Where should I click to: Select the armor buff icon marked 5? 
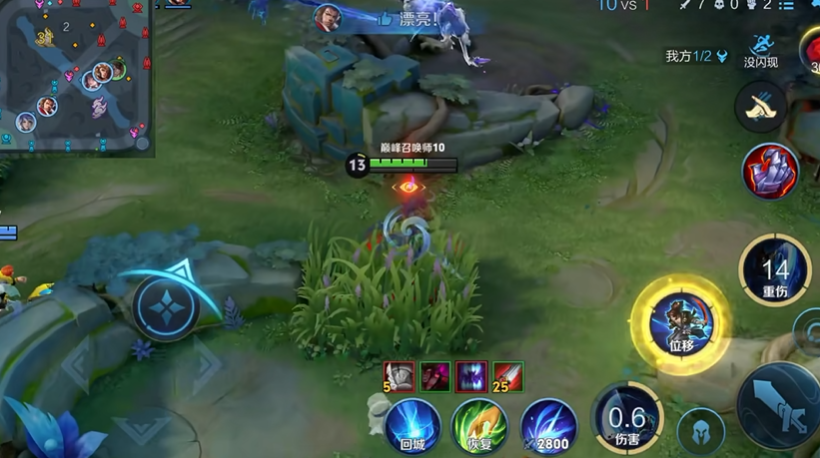(x=400, y=376)
